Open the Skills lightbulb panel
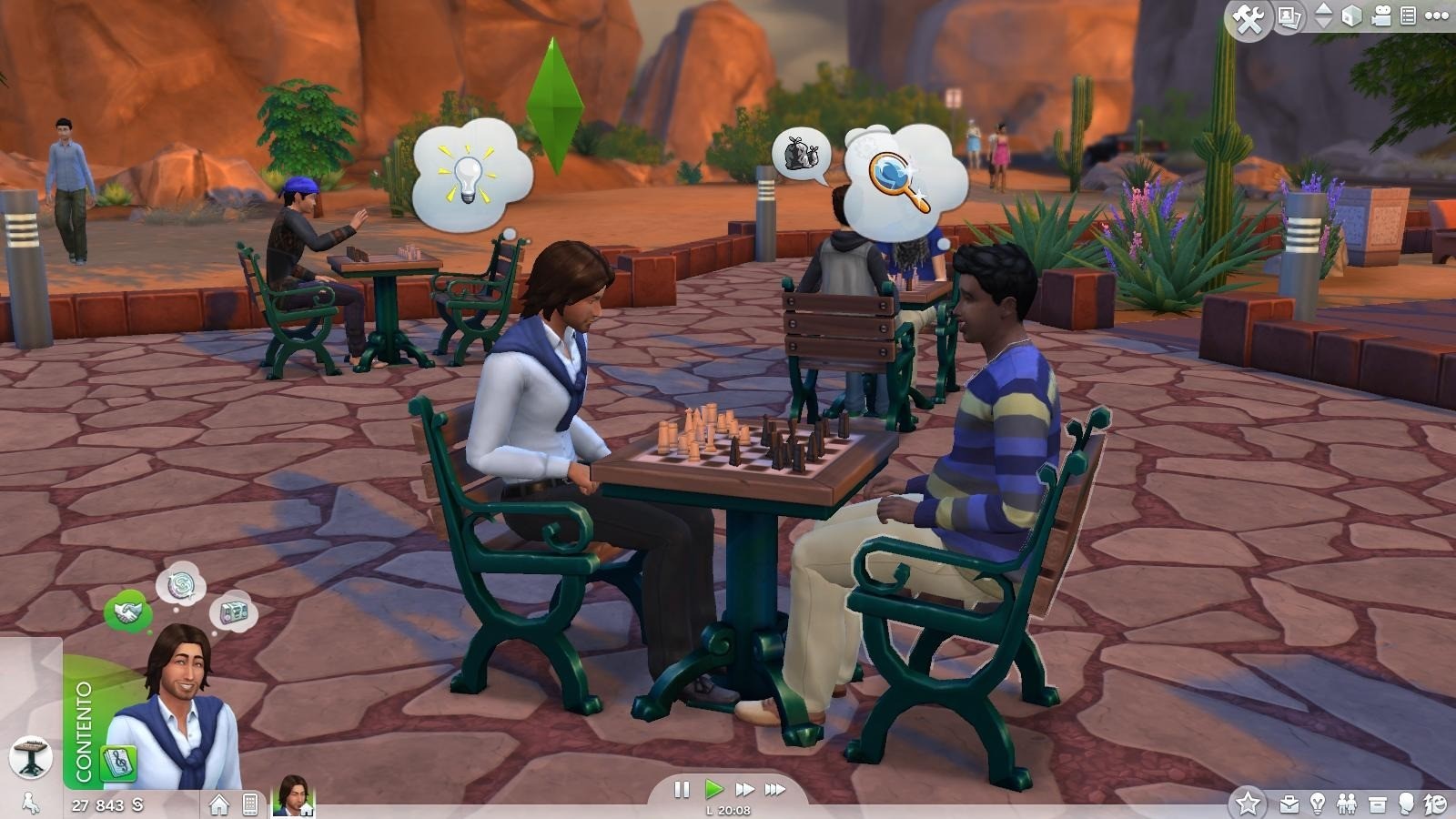Viewport: 1456px width, 819px height. click(x=1318, y=803)
